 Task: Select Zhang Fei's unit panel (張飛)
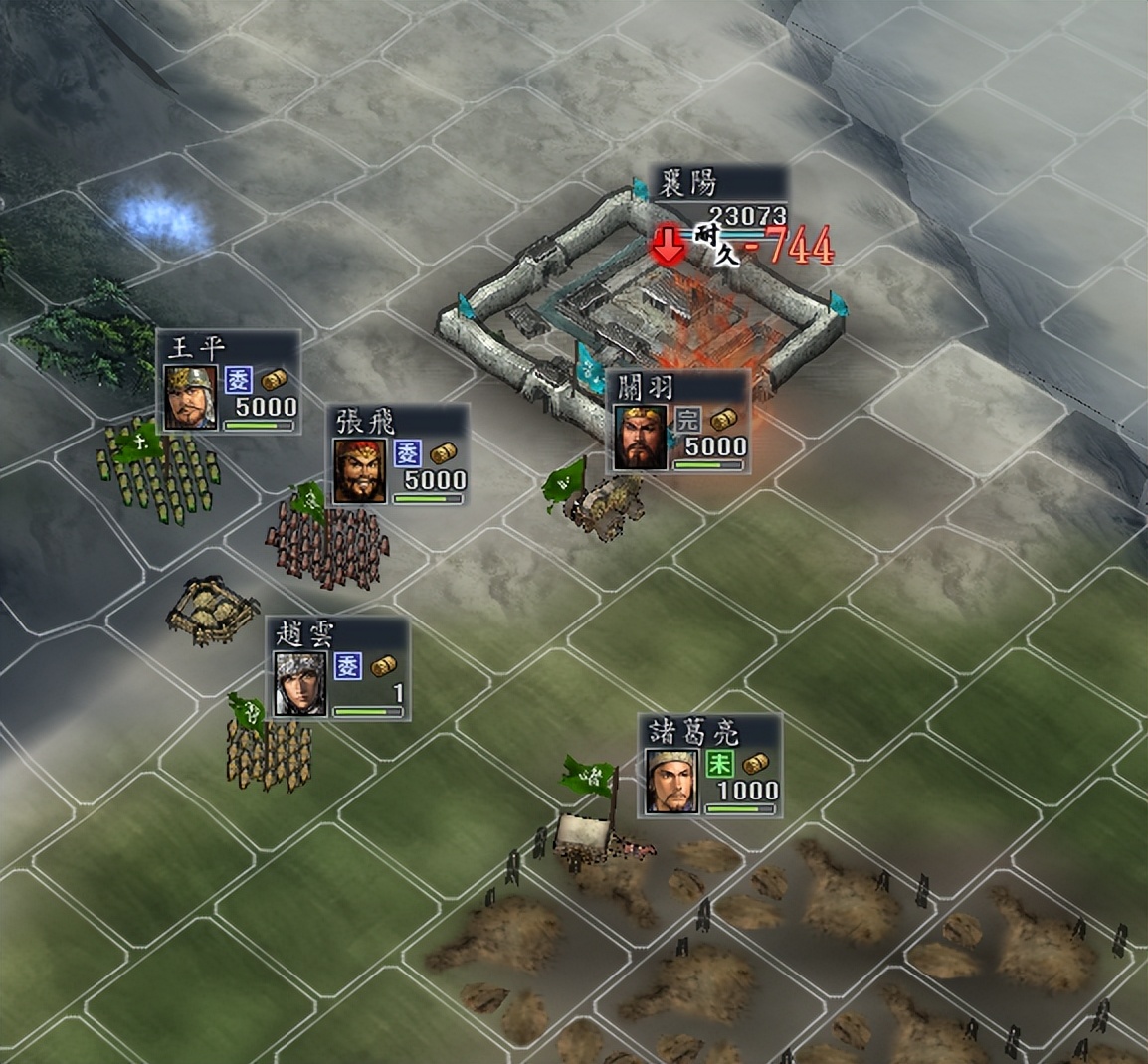pos(400,455)
